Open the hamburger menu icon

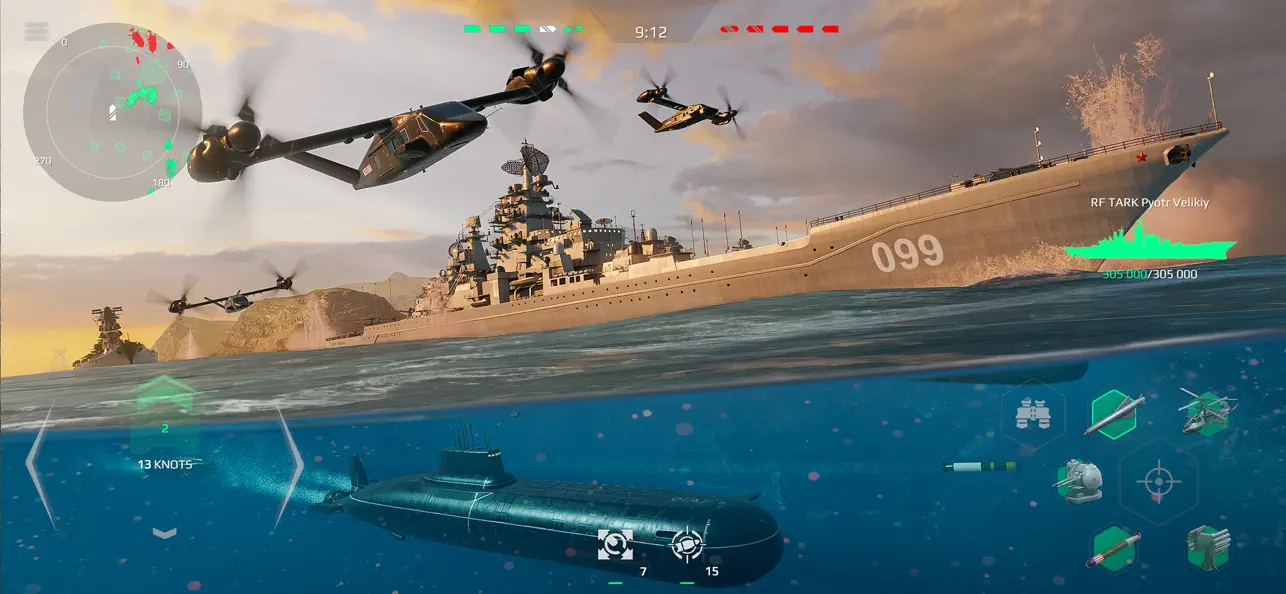pos(36,31)
